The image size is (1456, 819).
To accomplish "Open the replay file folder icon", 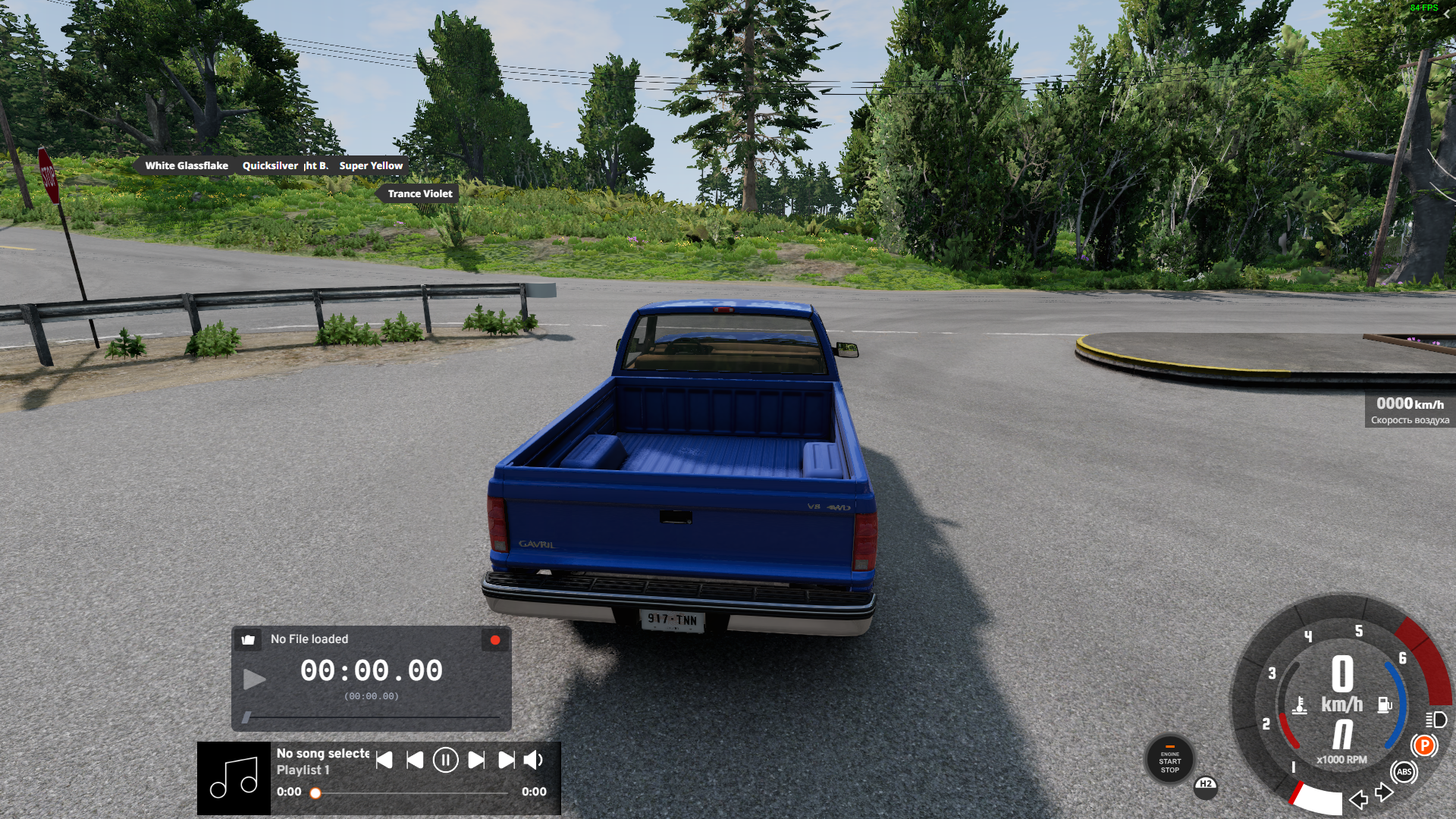I will (x=248, y=639).
